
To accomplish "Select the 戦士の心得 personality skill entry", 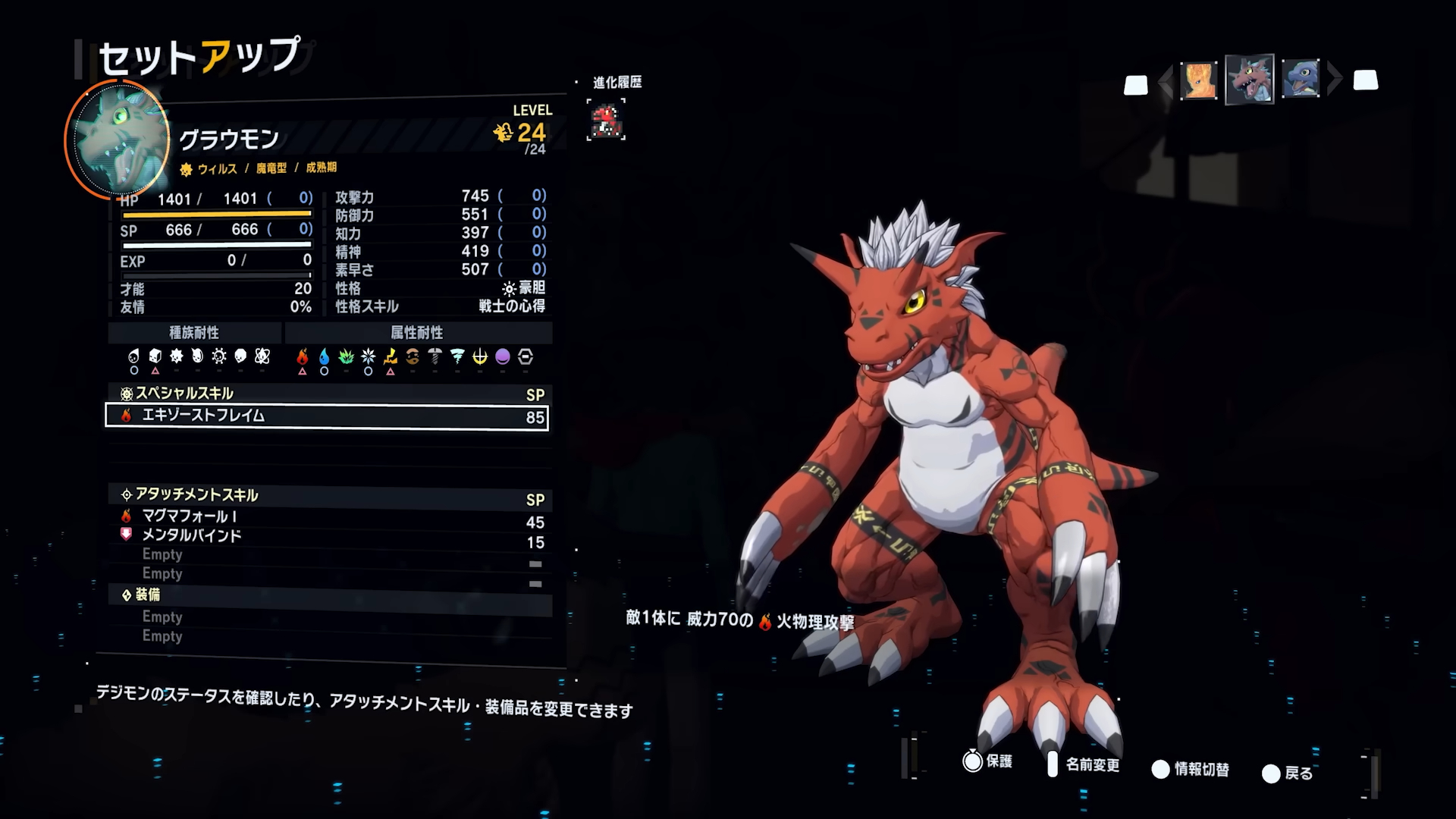I will [x=511, y=306].
